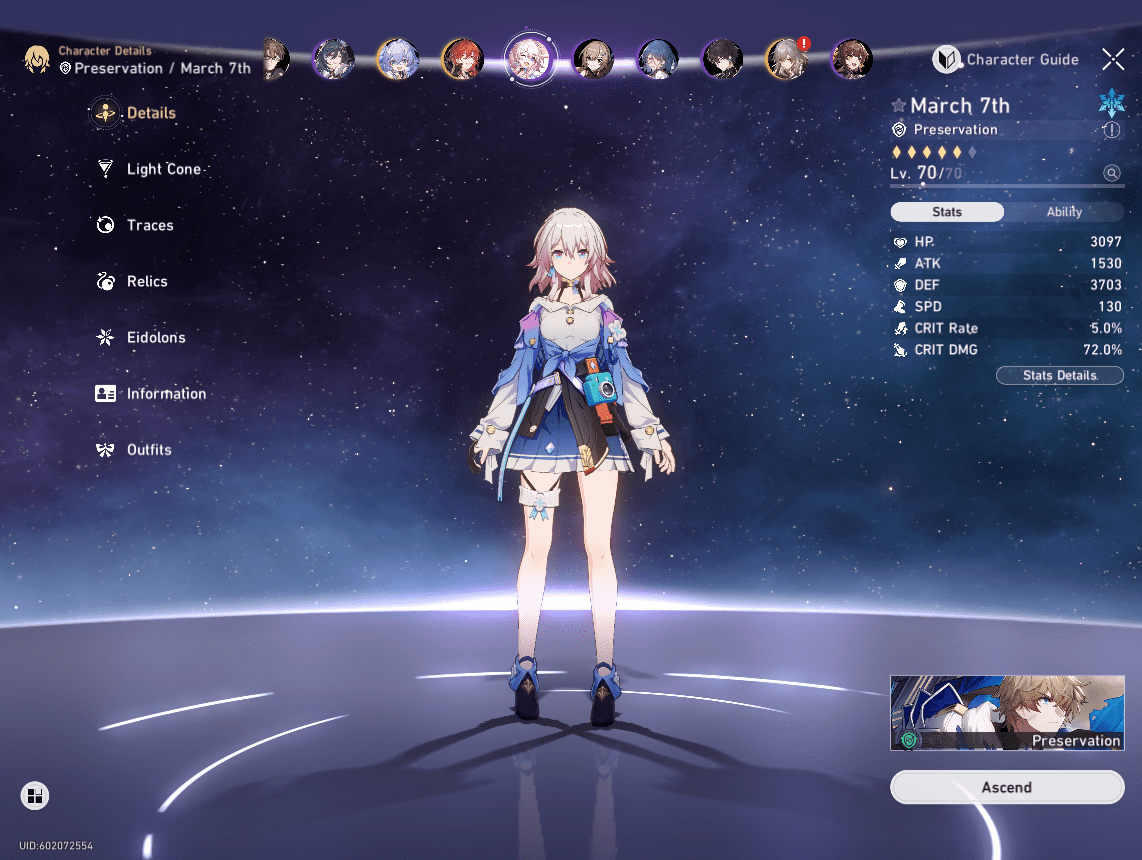The width and height of the screenshot is (1142, 860).
Task: Click the magnifier icon beside the level
Action: click(1112, 173)
